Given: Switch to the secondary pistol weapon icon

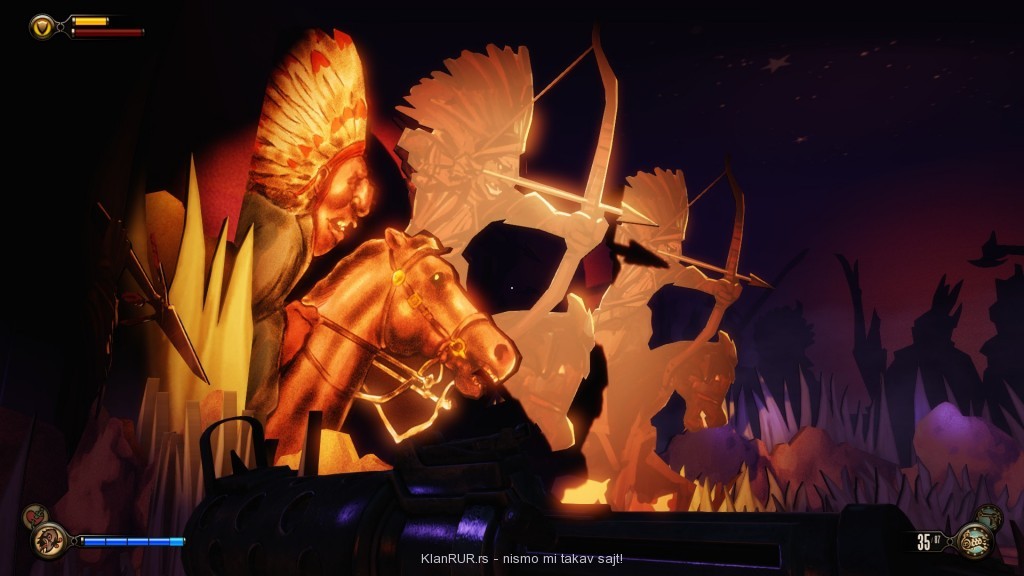Looking at the screenshot, I should tap(990, 517).
